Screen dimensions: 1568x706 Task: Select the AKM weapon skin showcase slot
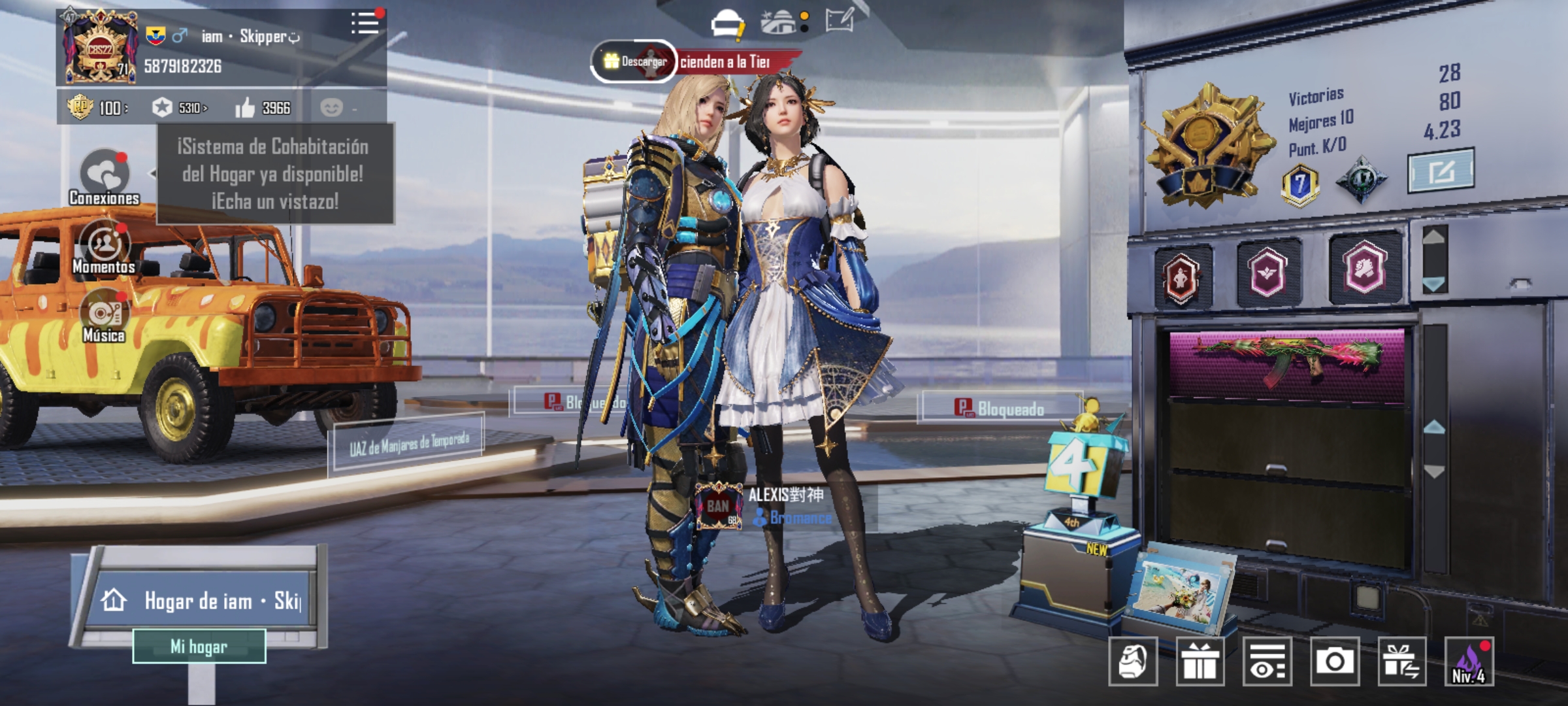tap(1286, 363)
